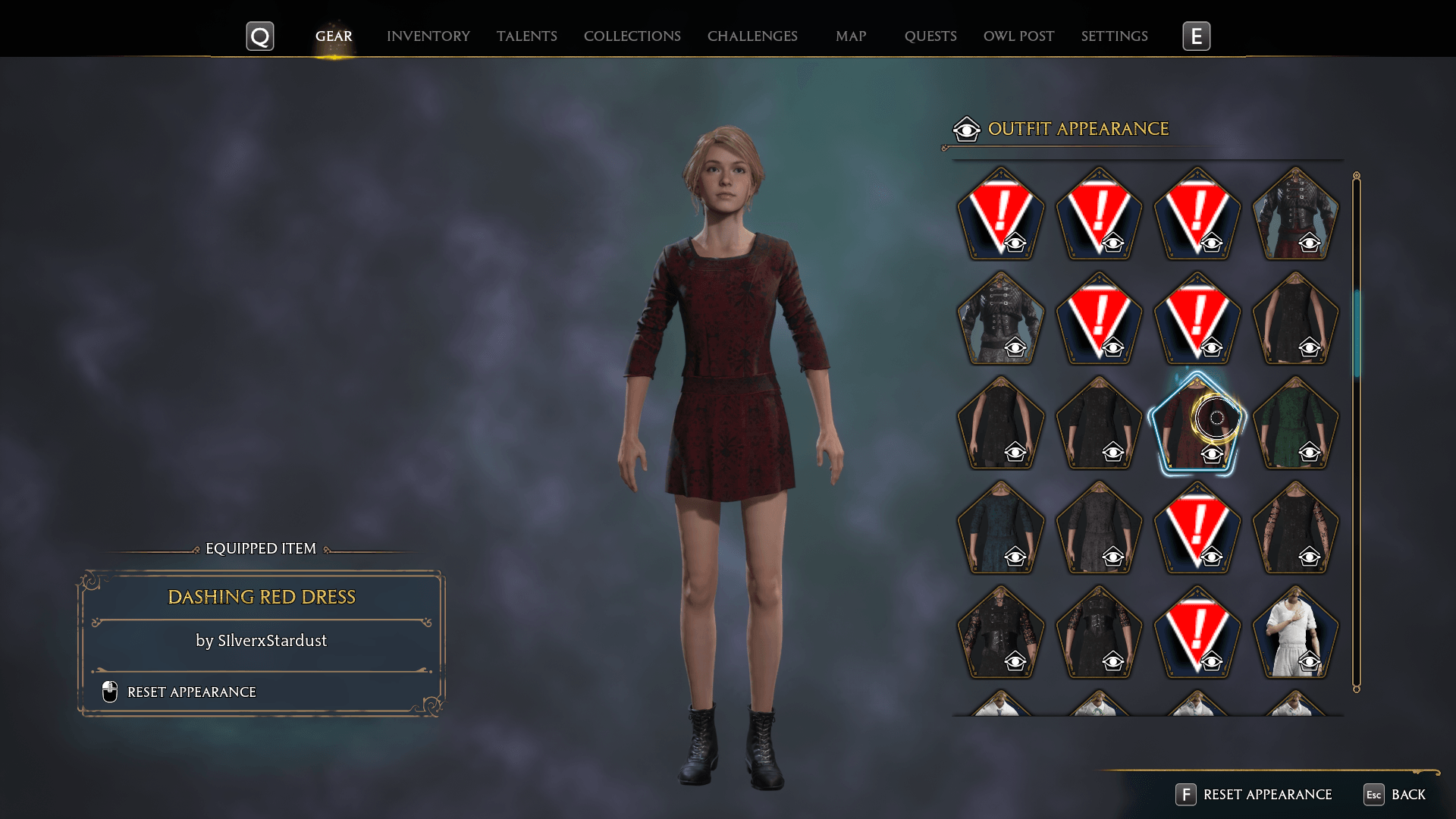
Task: Click Reset Appearance under the equipped item
Action: pos(191,692)
